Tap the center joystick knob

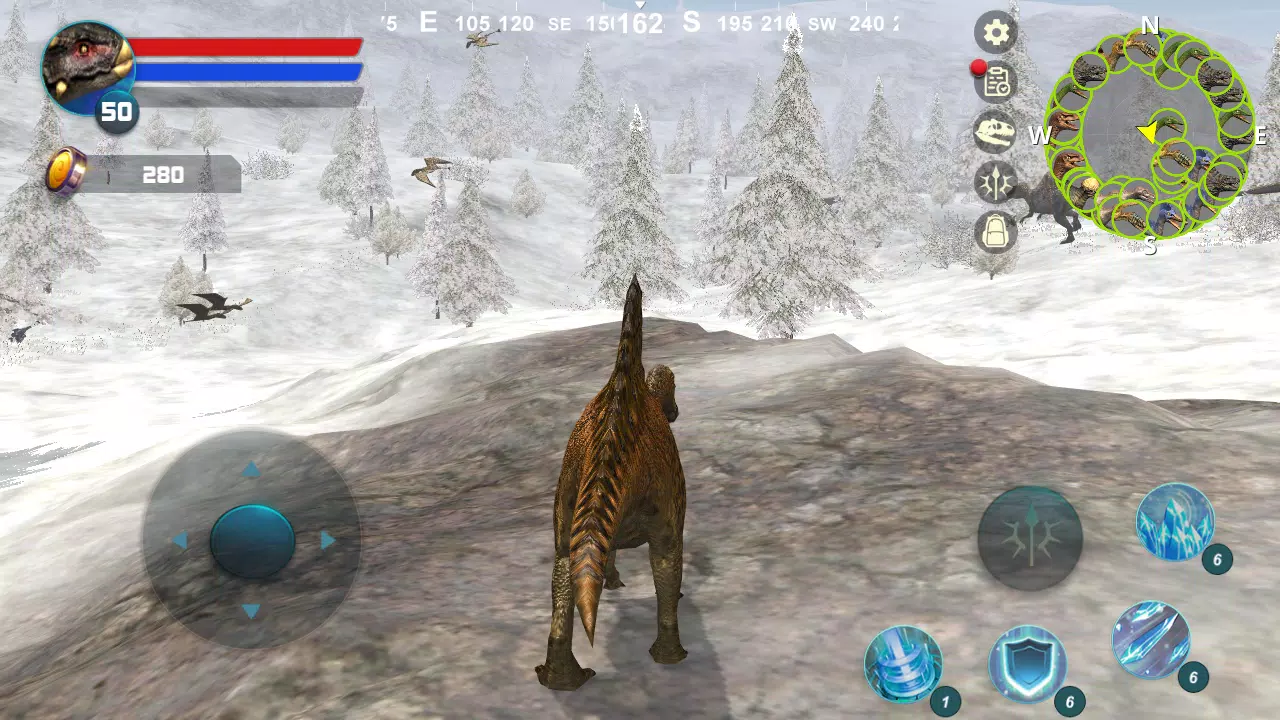click(x=253, y=540)
